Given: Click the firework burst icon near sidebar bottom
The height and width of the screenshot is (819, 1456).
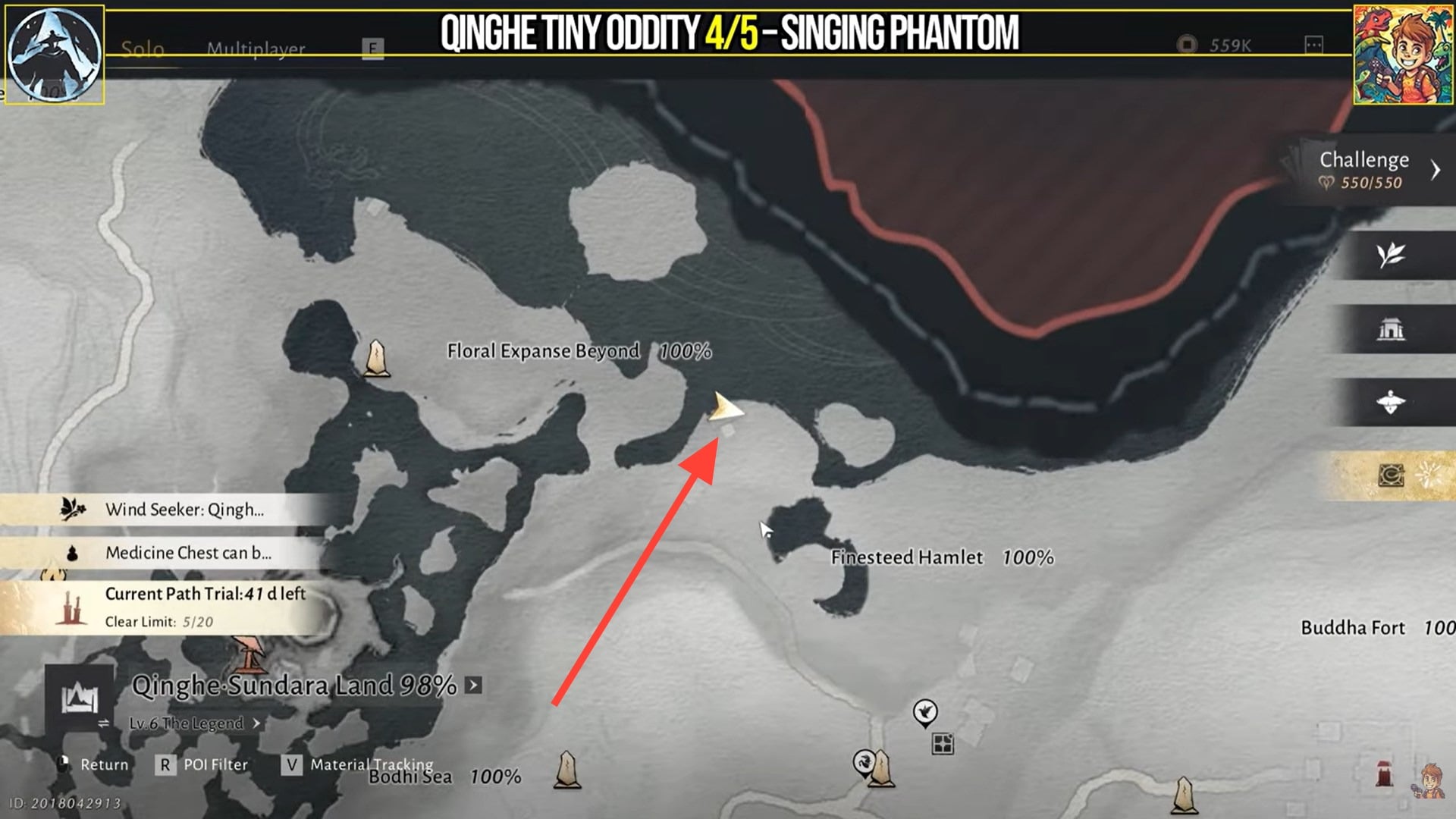Looking at the screenshot, I should pos(1430,472).
